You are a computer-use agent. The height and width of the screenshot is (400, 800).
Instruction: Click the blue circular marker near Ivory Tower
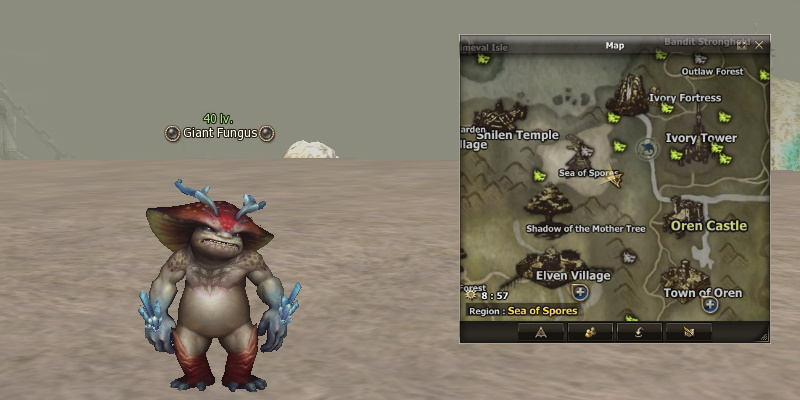click(646, 150)
